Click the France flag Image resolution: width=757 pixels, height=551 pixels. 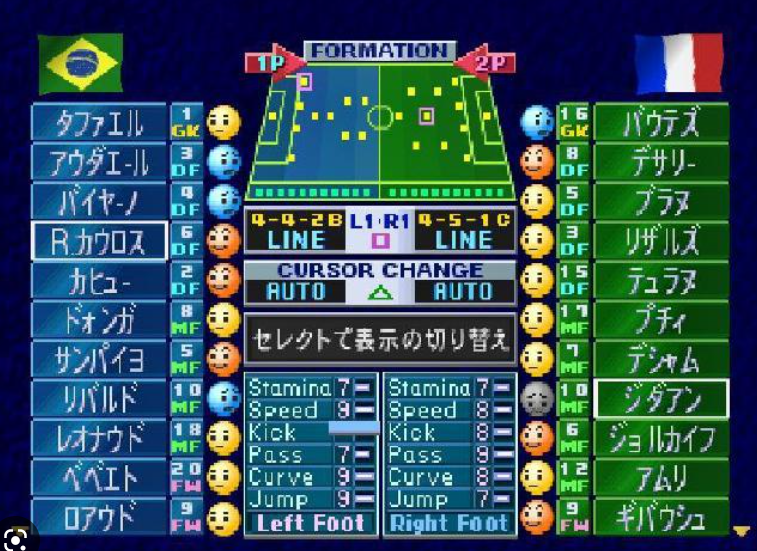679,63
